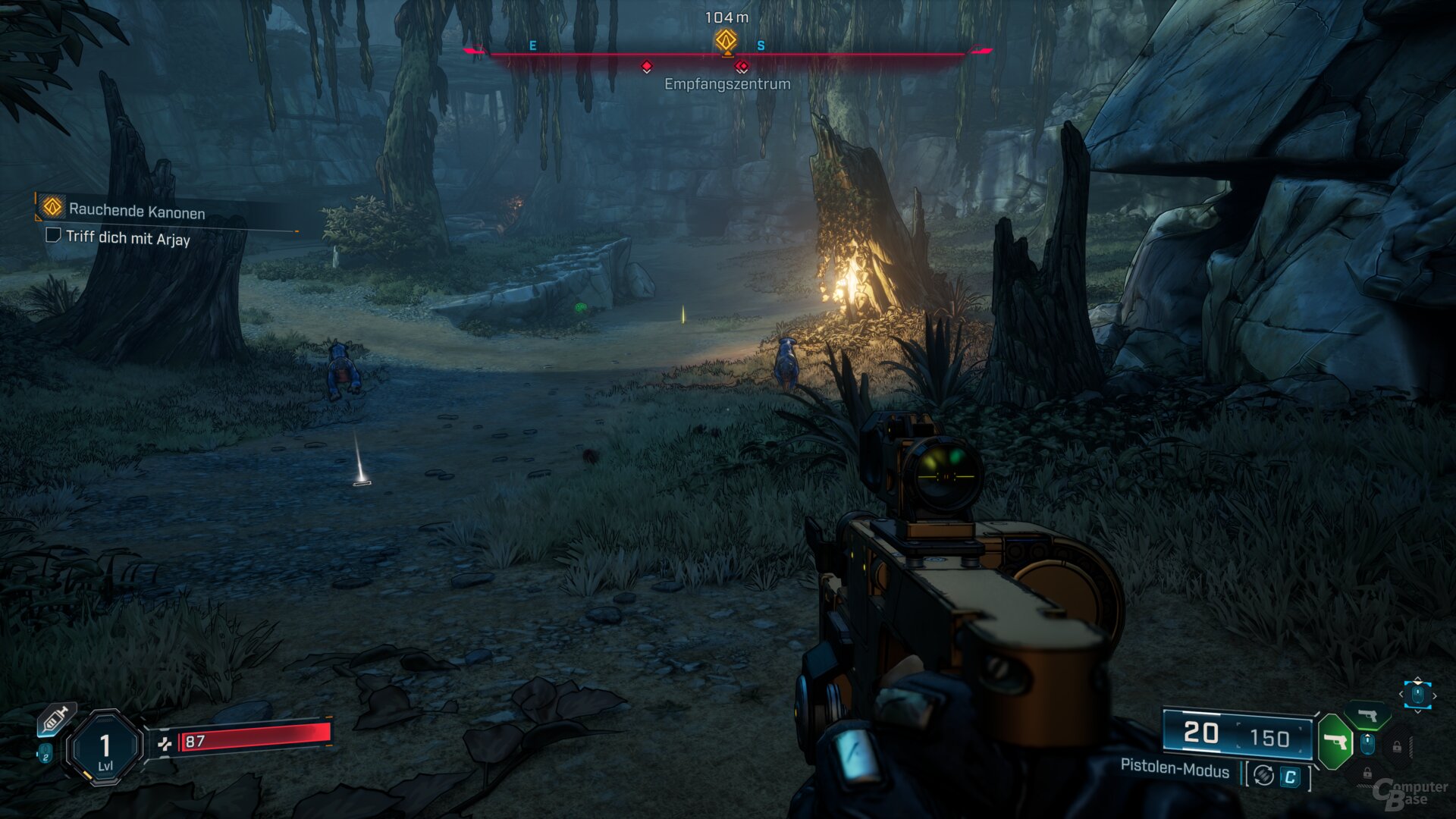Screen dimensions: 1456x819
Task: Click the right chevron of the weapon swap indicator
Action: pos(1435,695)
